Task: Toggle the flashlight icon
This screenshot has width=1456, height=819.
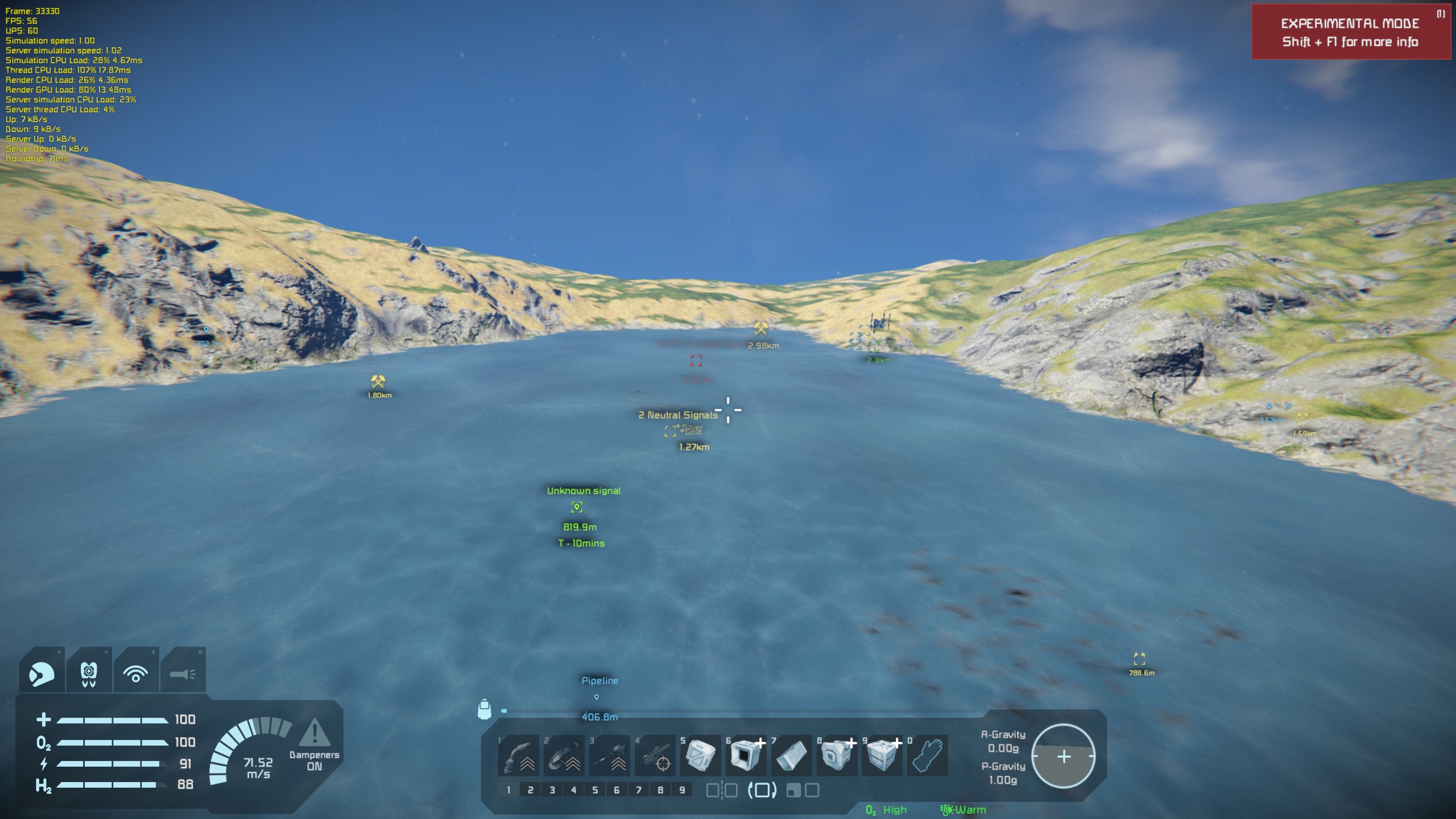Action: point(183,674)
